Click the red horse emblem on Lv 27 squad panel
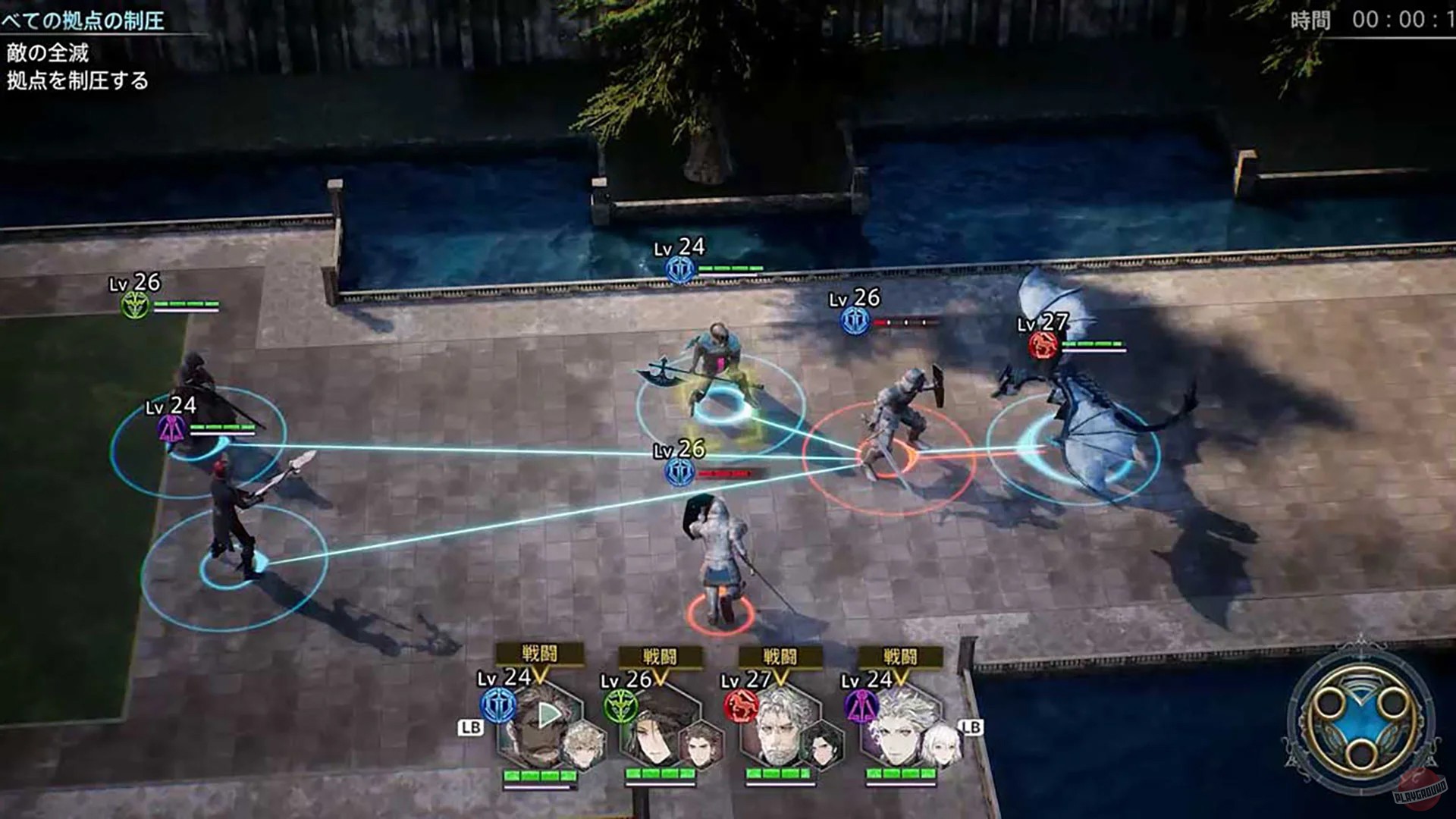The height and width of the screenshot is (819, 1456). click(739, 705)
